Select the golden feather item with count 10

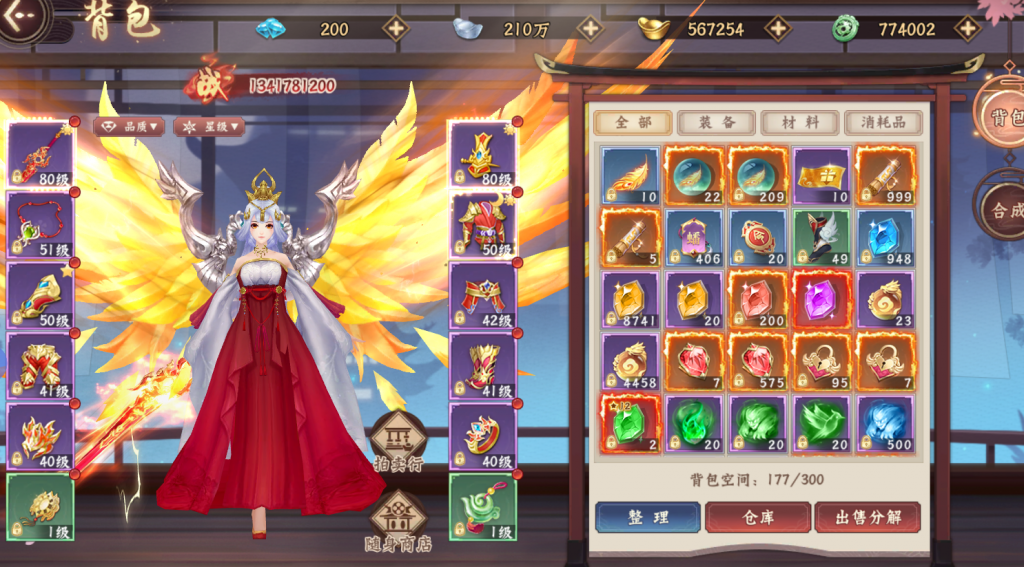tap(631, 176)
